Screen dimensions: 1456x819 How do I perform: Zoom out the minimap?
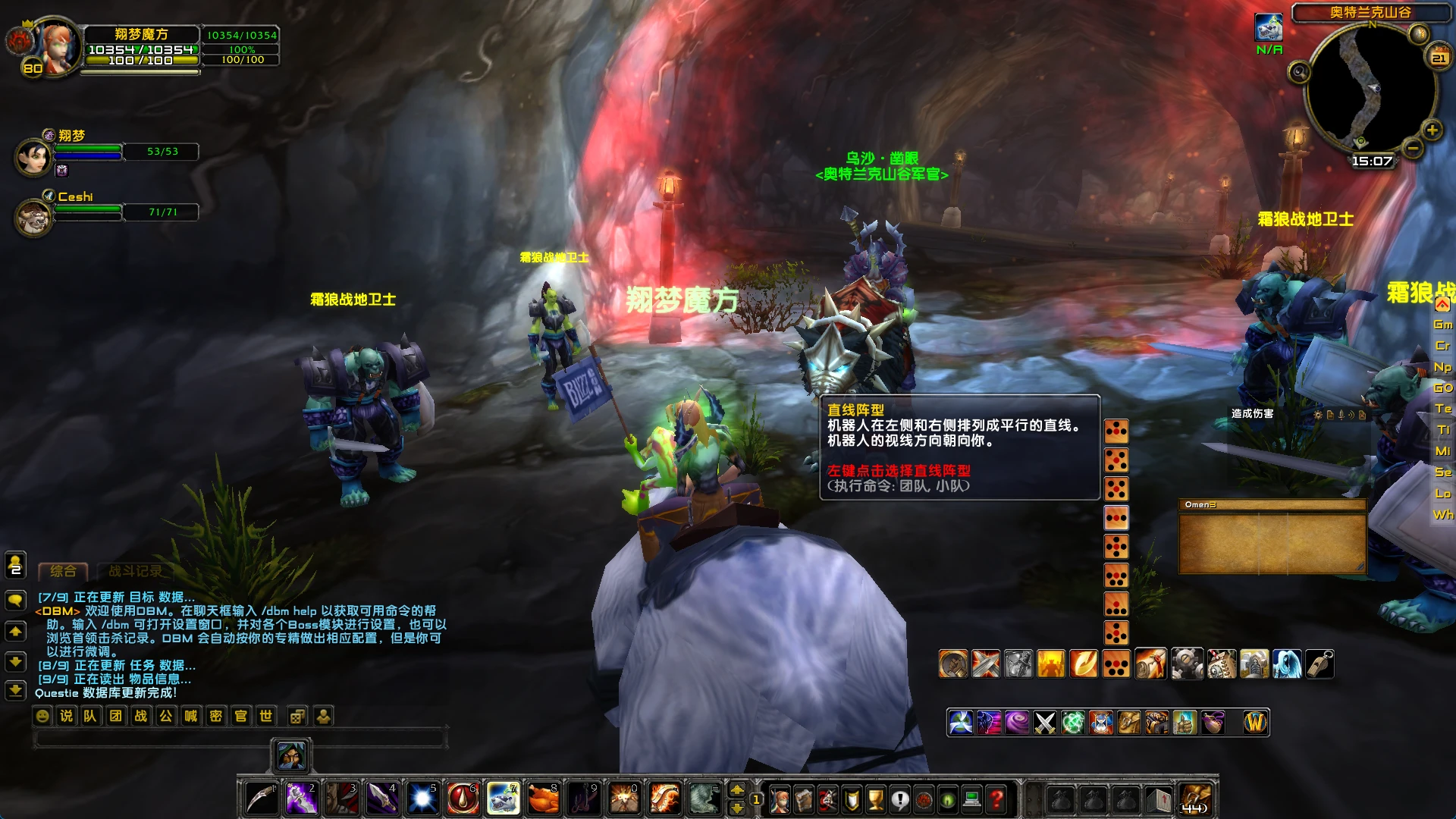point(1412,149)
